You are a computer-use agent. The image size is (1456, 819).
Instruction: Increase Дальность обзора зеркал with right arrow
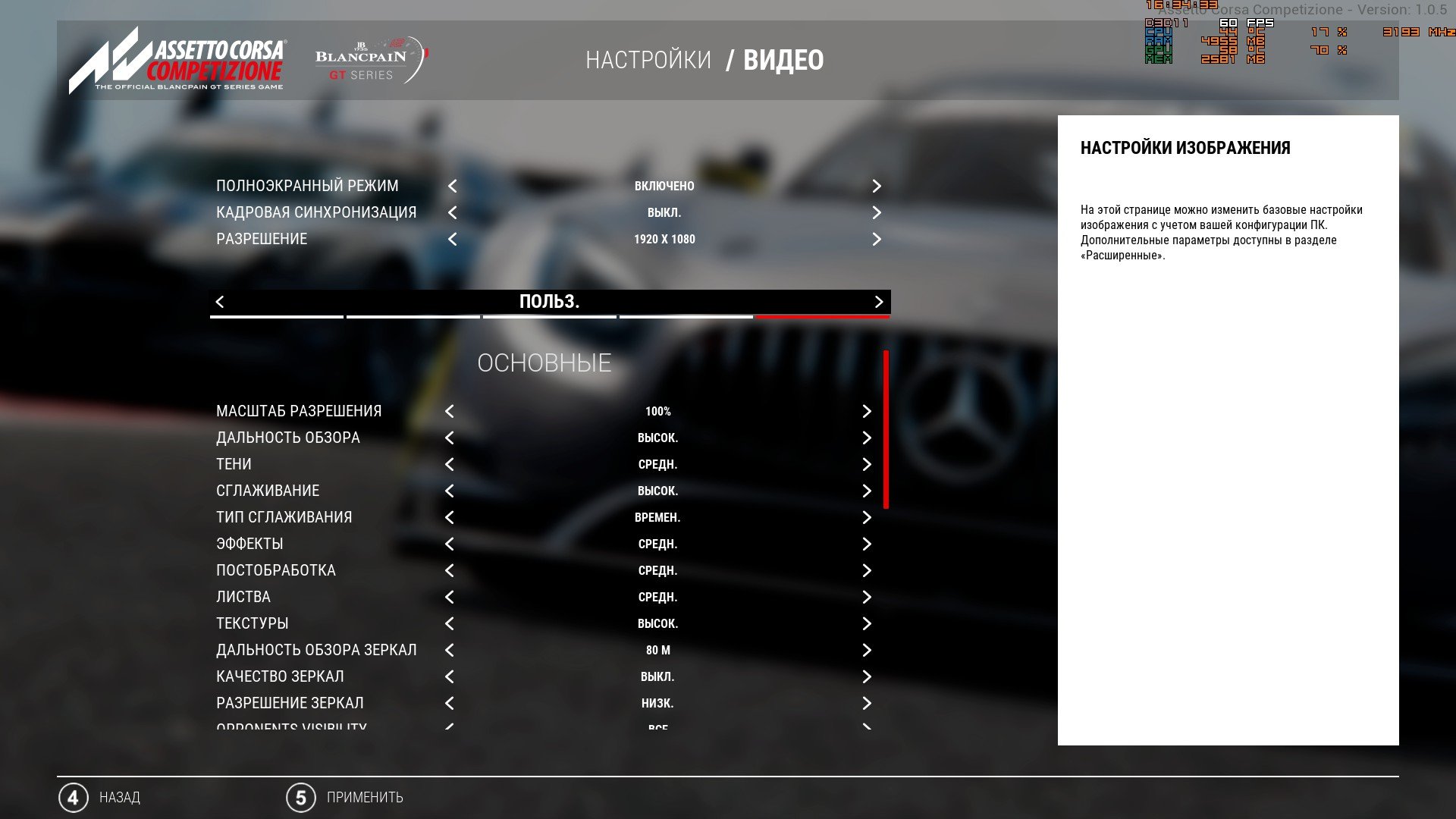(867, 651)
